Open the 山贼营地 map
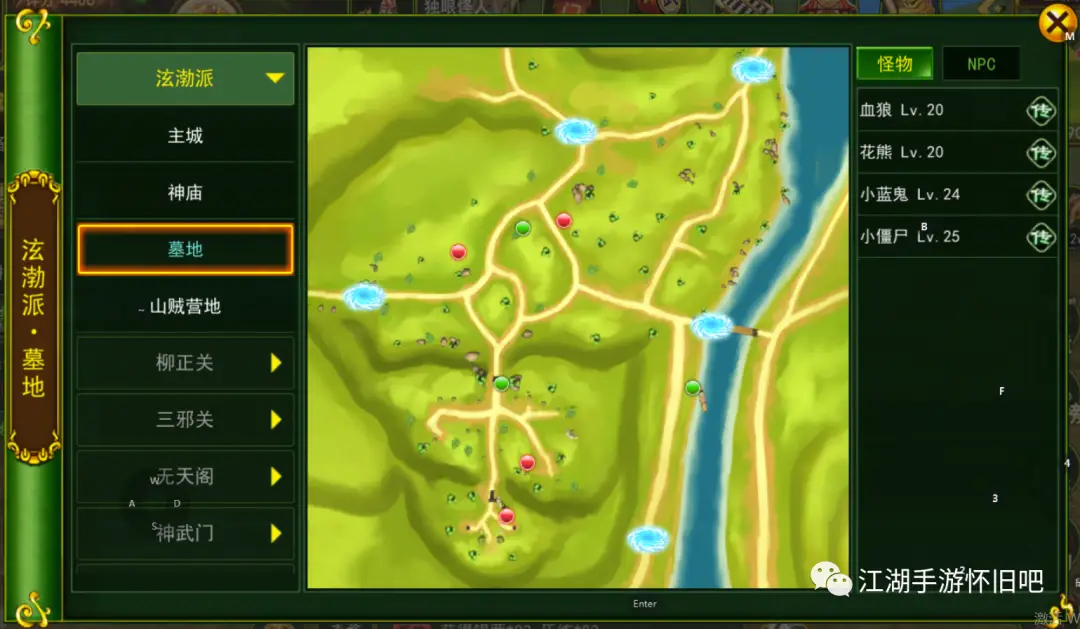1080x629 pixels. [185, 307]
